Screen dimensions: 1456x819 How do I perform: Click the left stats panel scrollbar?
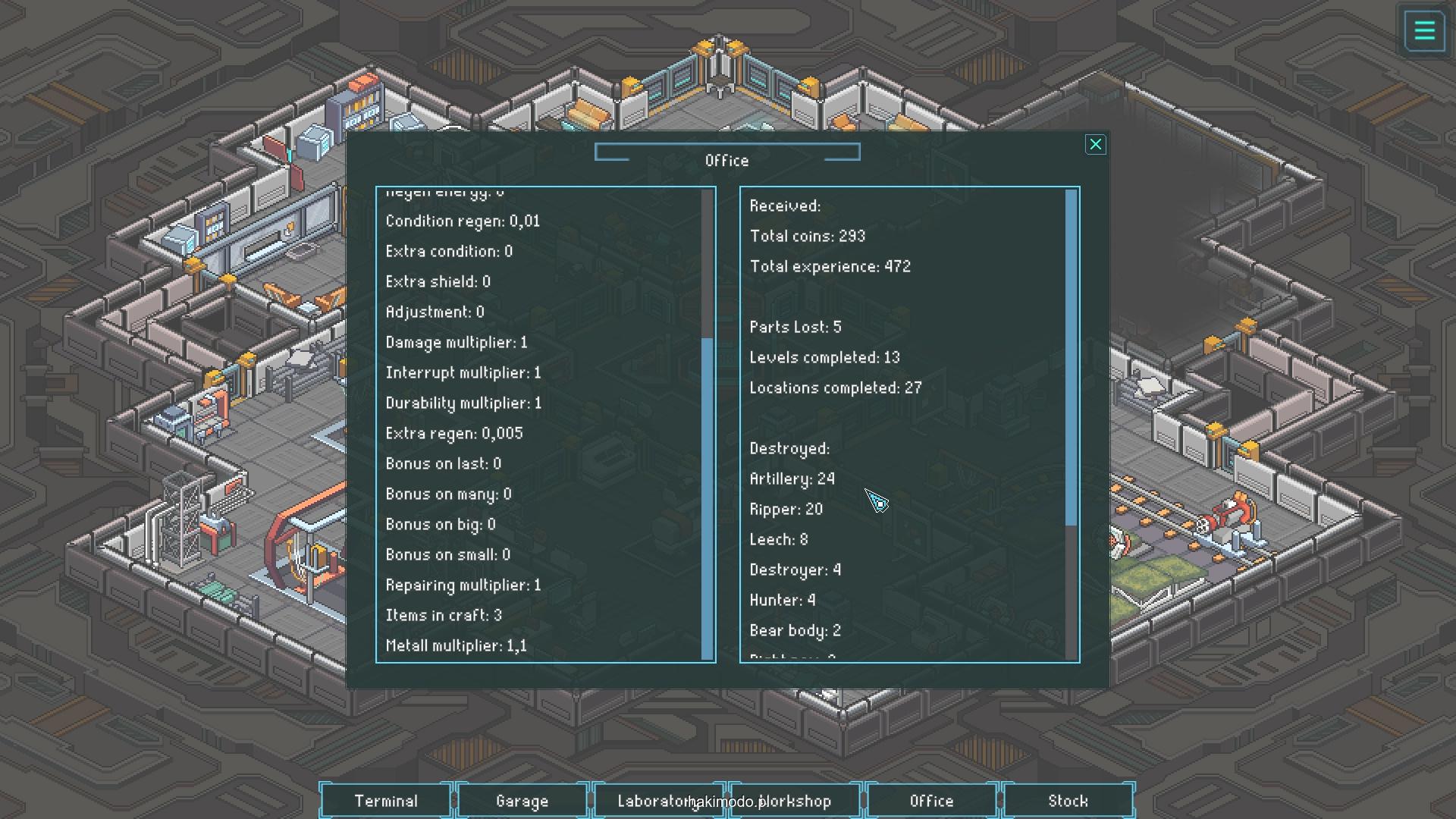click(x=708, y=497)
